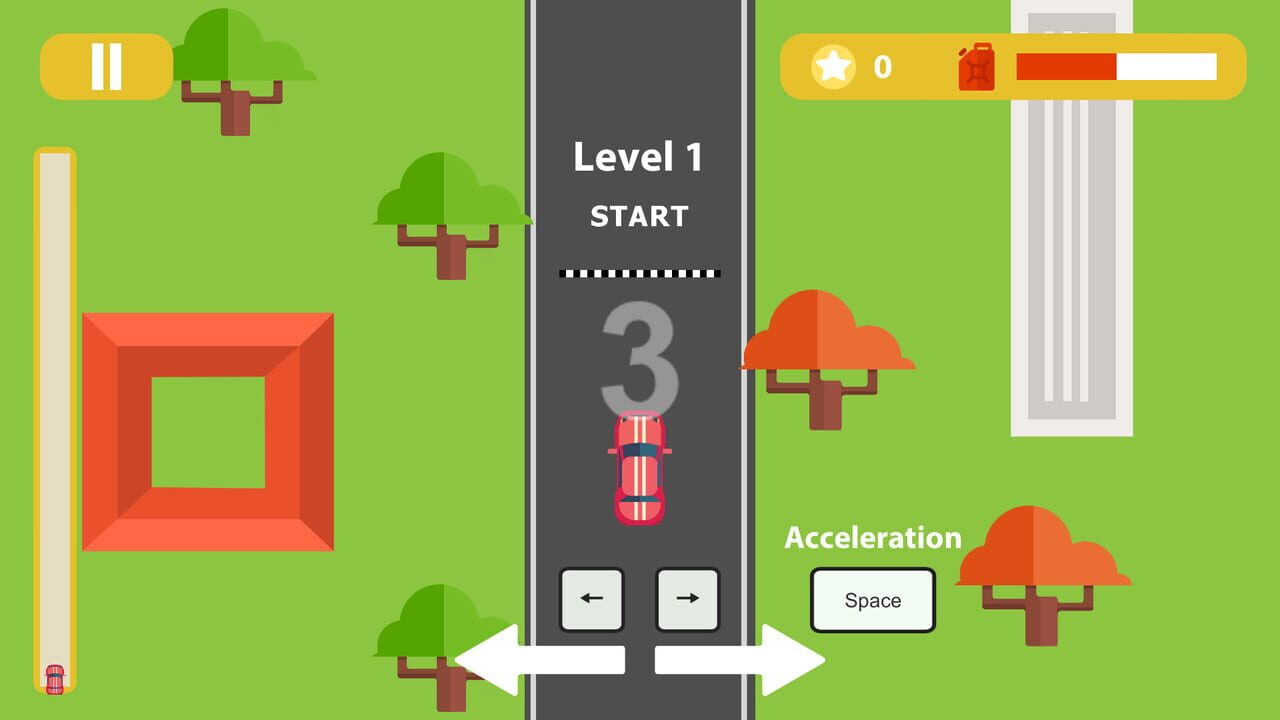Screen dimensions: 1280x720
Task: Click the Level 1 START label
Action: point(638,185)
